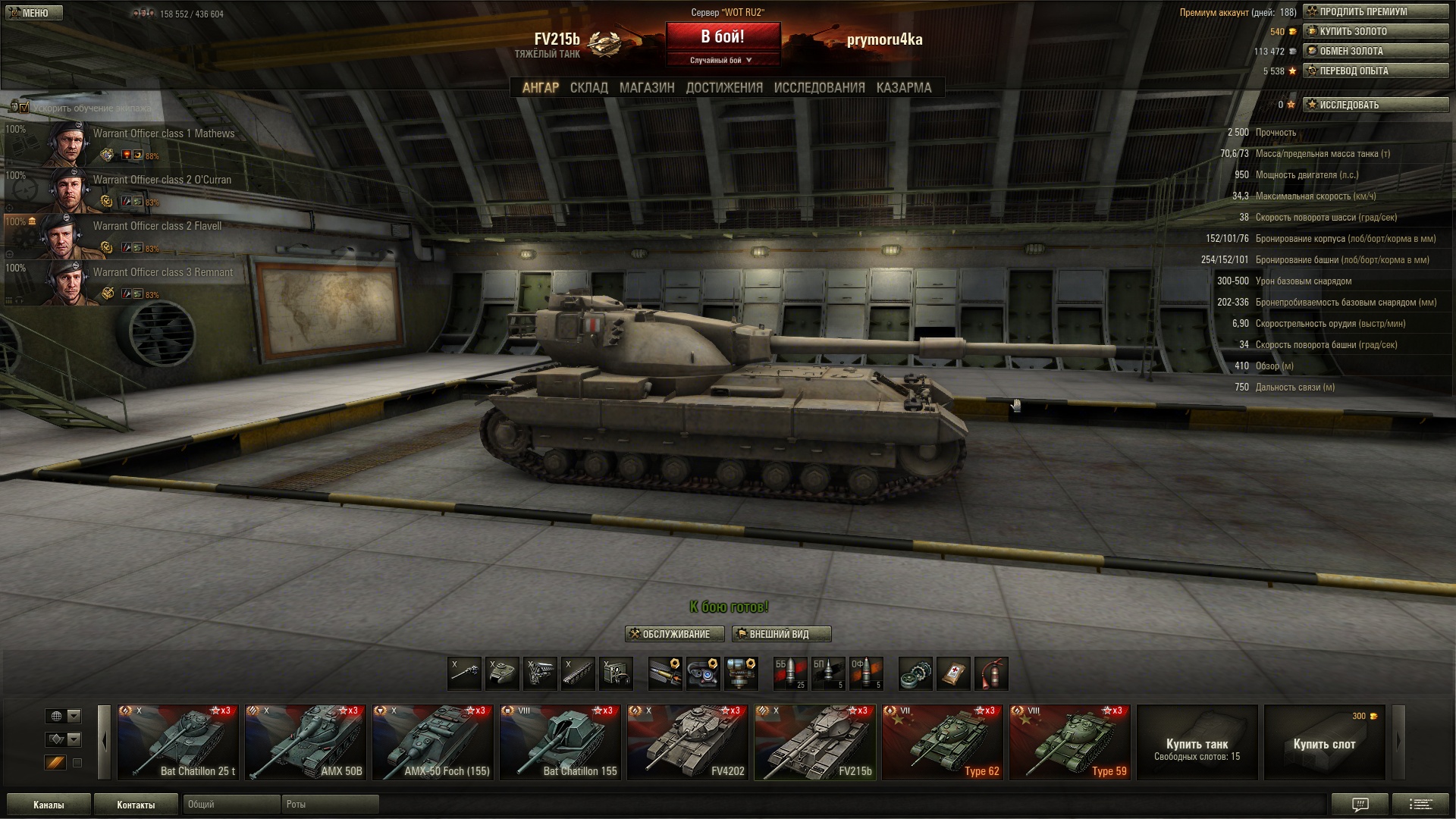Open the КАЗАРМА tab
Screen dimensions: 1456x819
click(x=903, y=88)
